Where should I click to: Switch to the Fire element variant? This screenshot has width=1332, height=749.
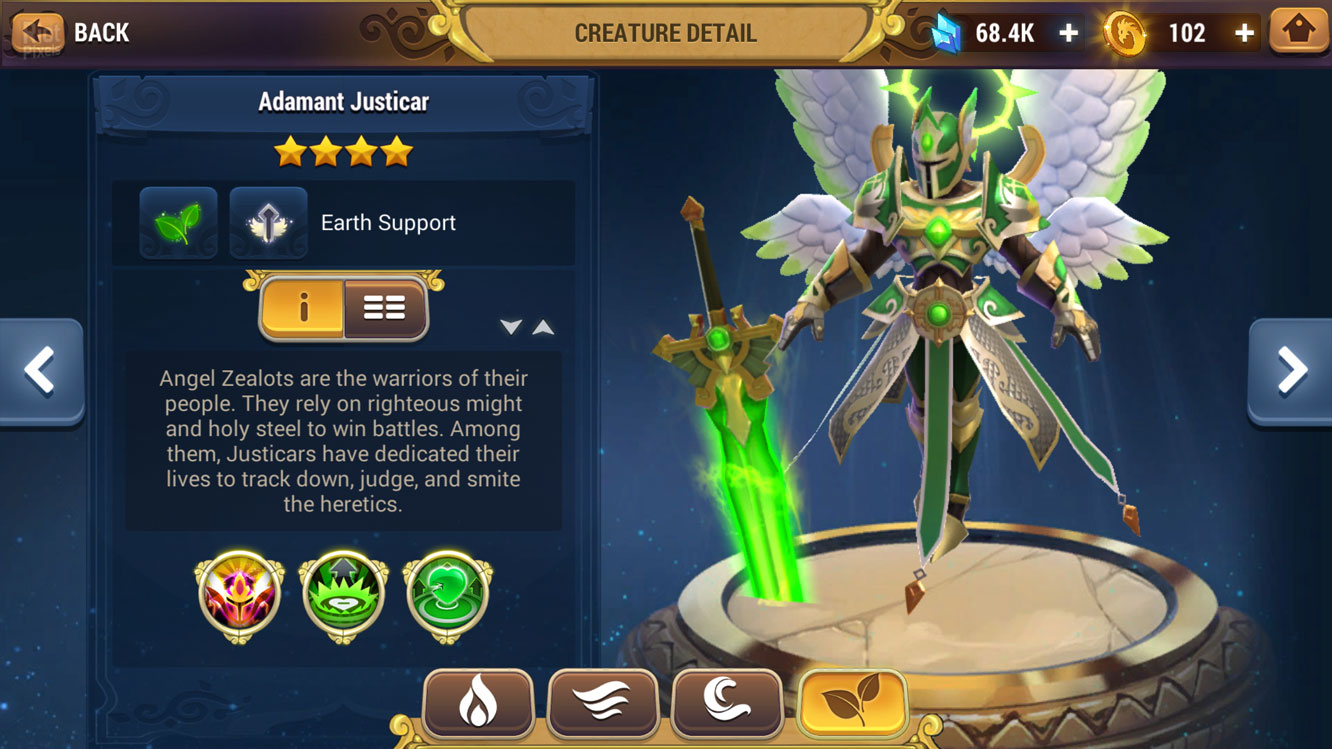(478, 704)
